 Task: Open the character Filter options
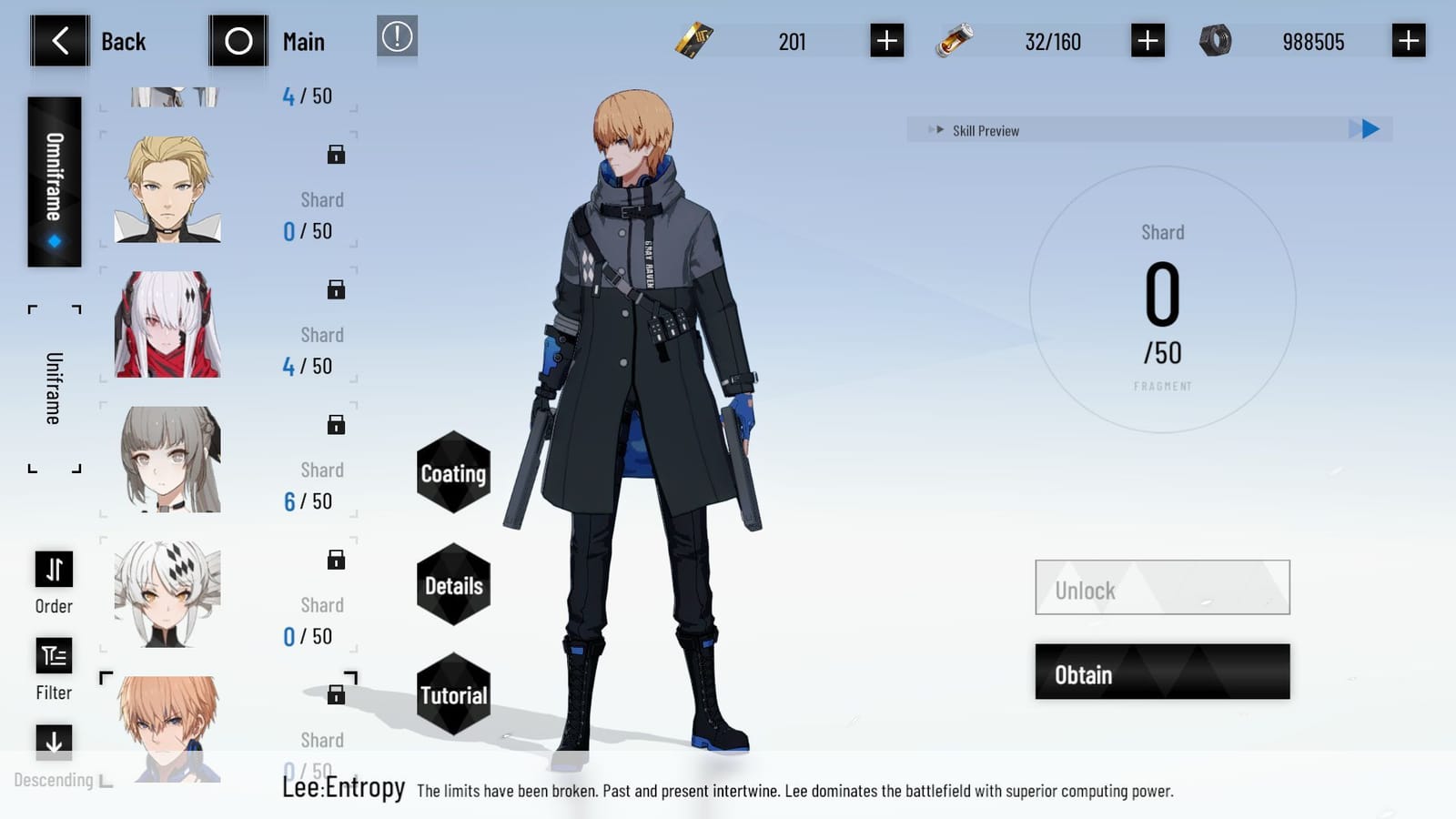[53, 657]
